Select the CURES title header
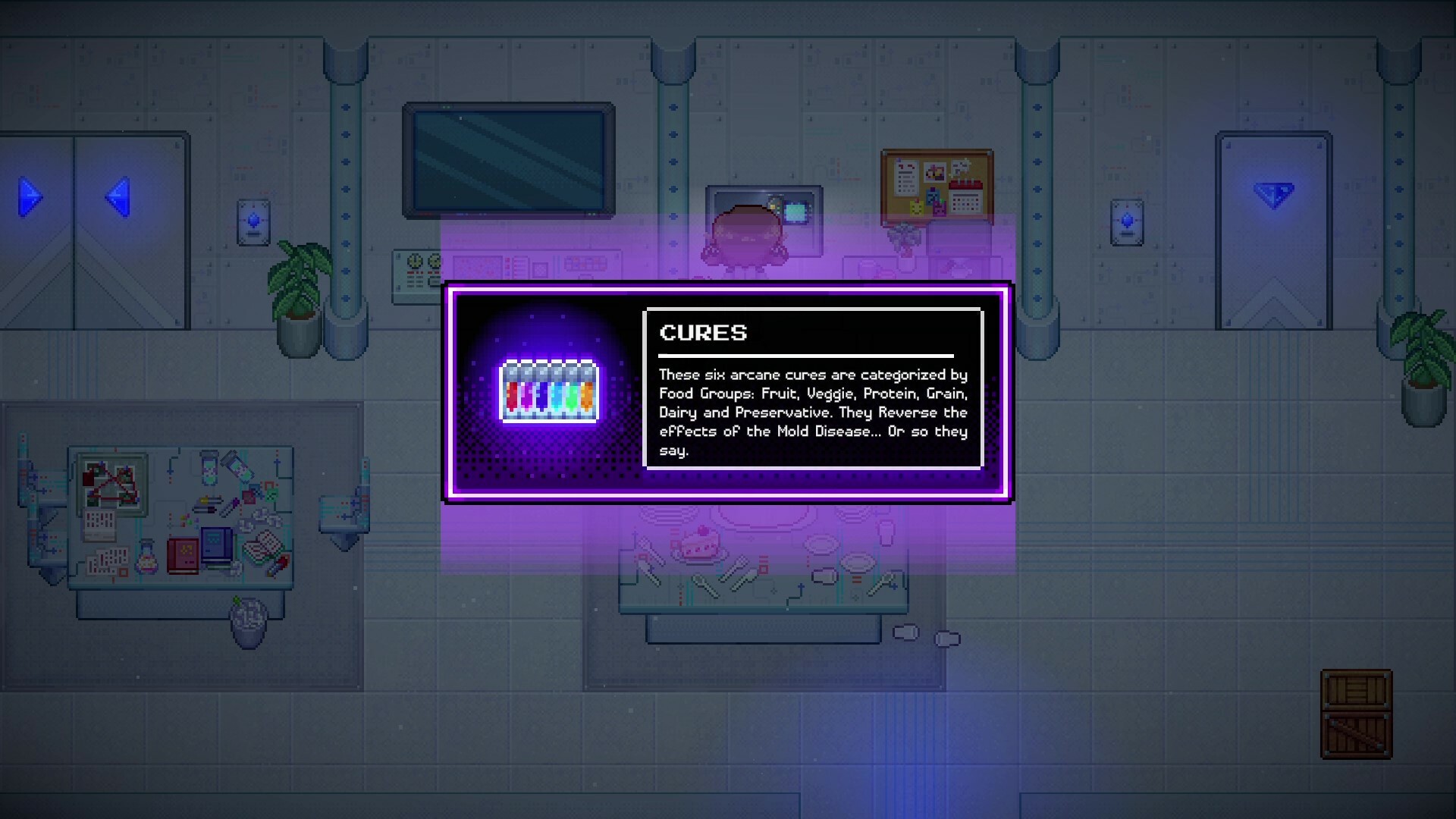Screen dimensions: 1456x819 coord(704,332)
